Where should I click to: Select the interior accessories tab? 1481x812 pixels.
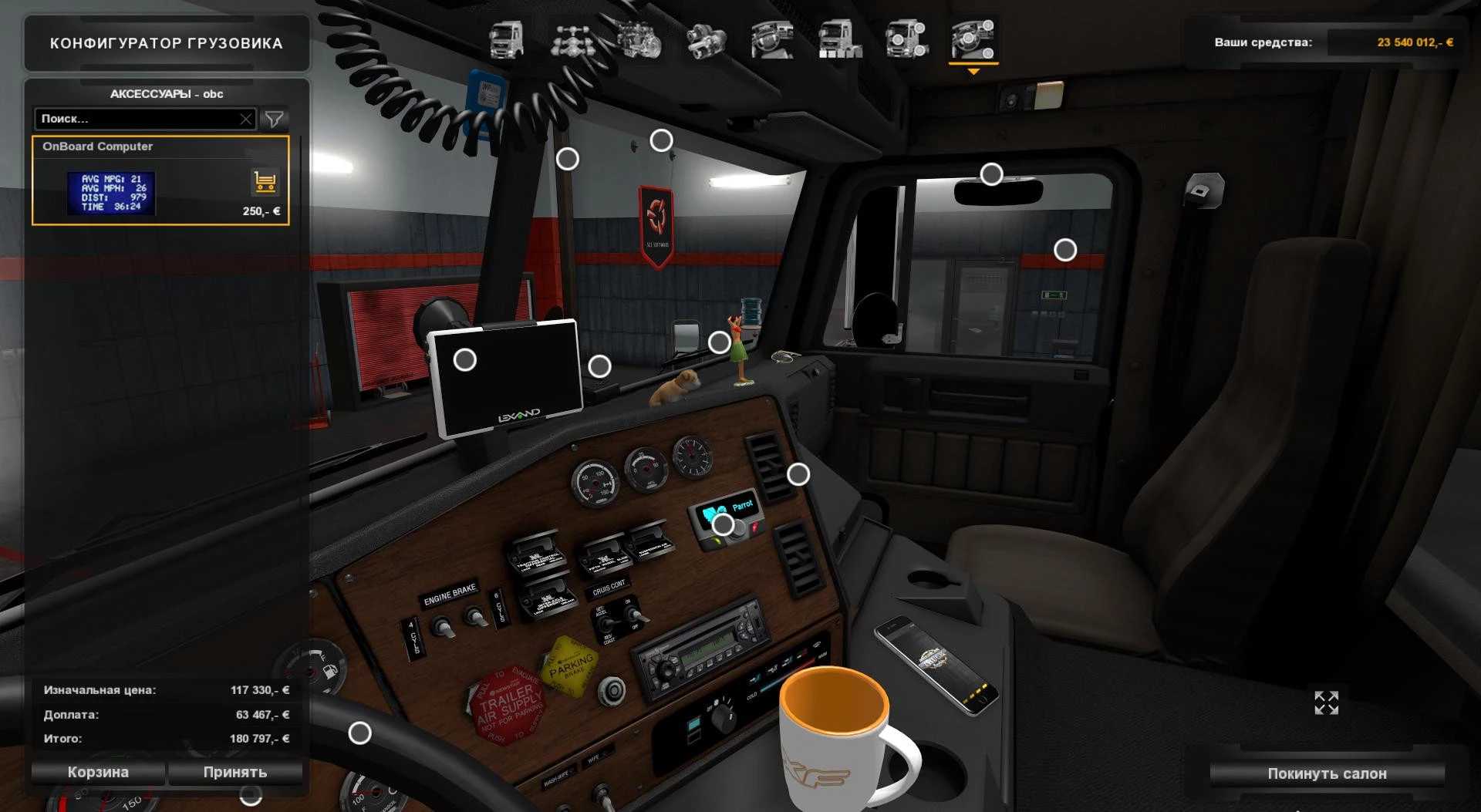pos(973,39)
